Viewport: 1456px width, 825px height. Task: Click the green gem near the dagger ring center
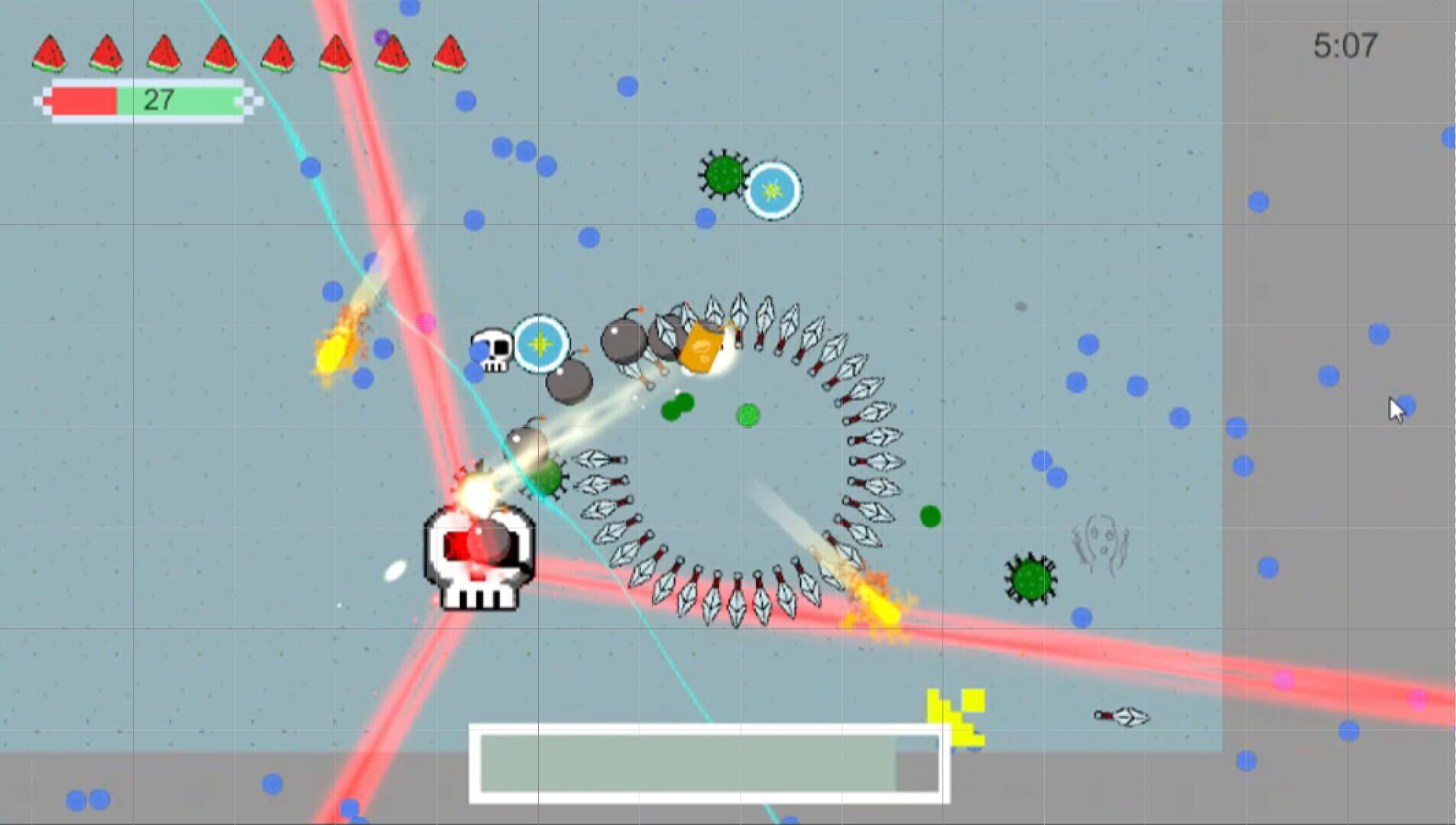[x=748, y=414]
